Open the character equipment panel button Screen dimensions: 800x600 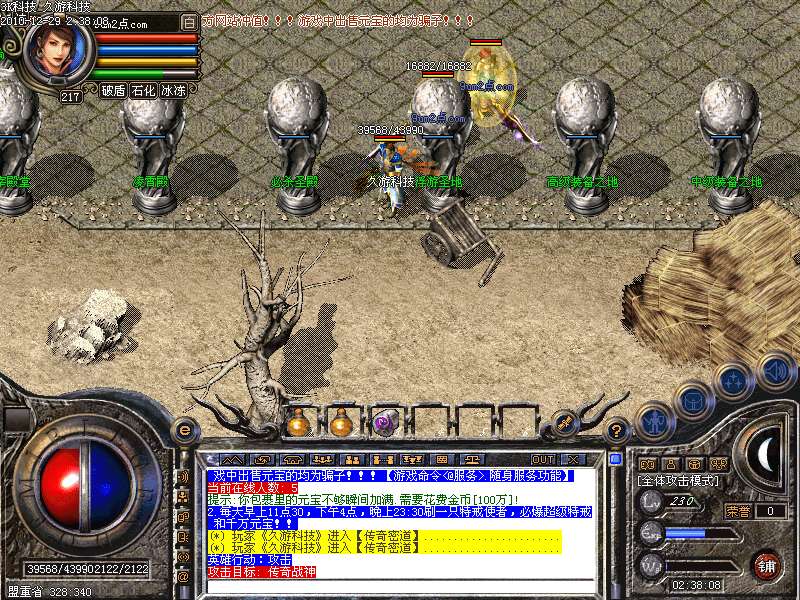[x=653, y=420]
